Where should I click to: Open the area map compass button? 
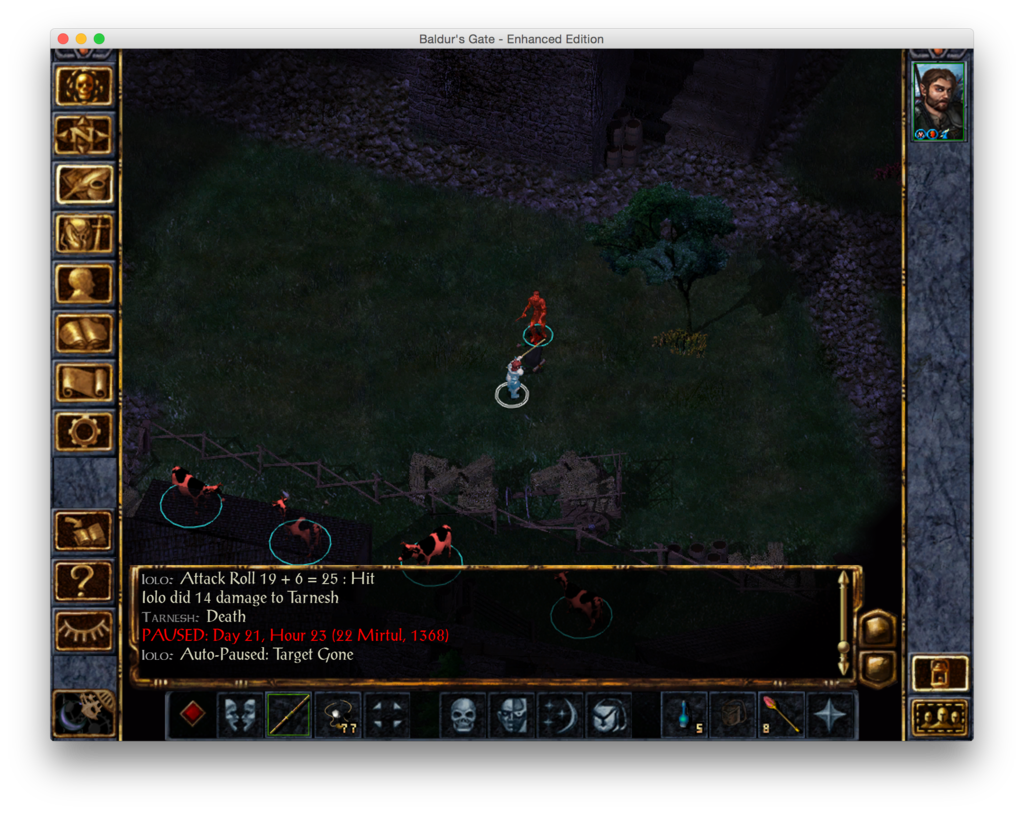pyautogui.click(x=84, y=136)
